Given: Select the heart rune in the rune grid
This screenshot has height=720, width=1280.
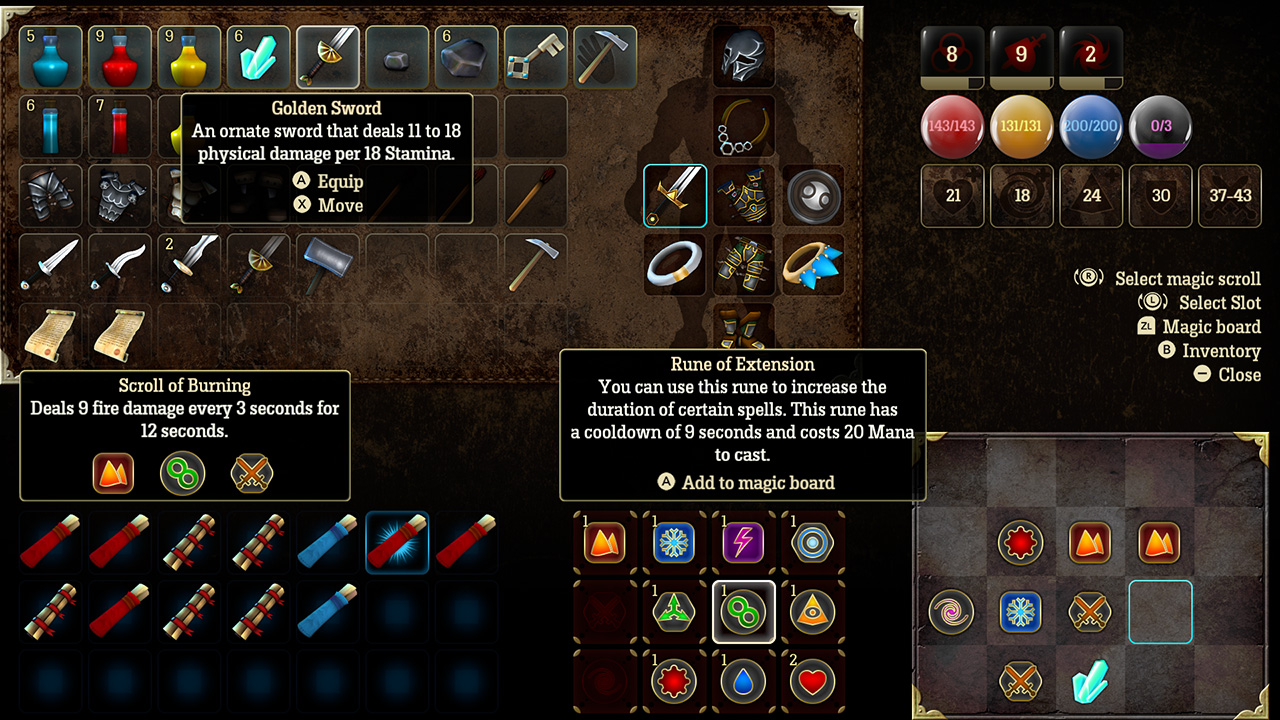Looking at the screenshot, I should [x=813, y=682].
